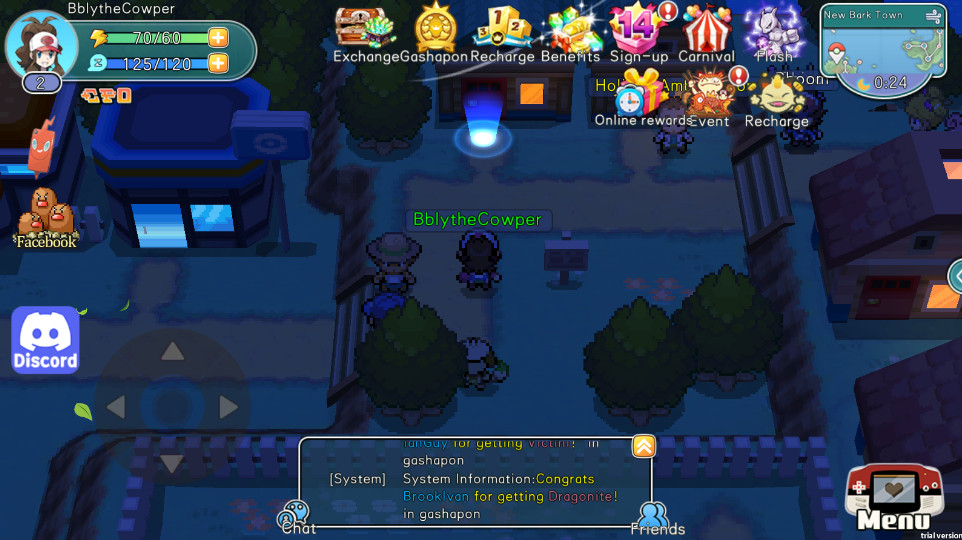Open the Exchange treasure chest icon
Image resolution: width=962 pixels, height=540 pixels.
pos(364,30)
